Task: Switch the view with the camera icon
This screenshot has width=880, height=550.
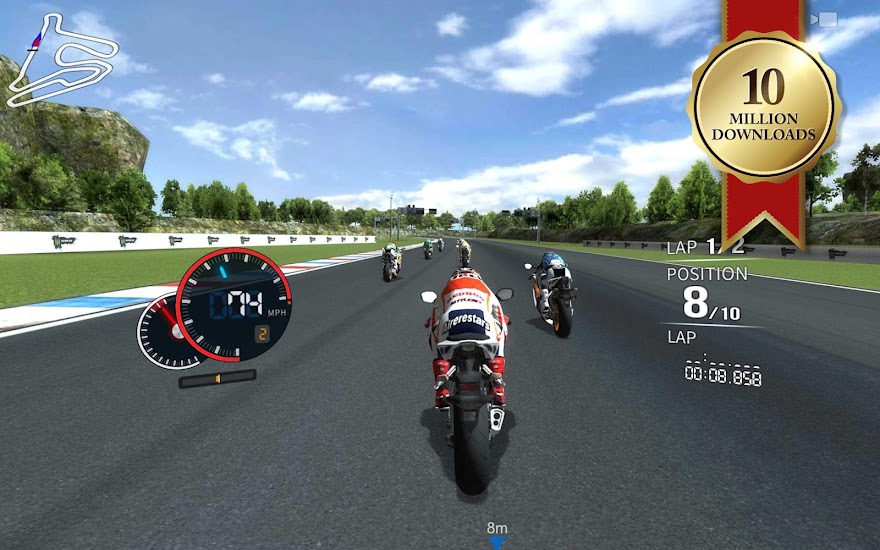Action: coord(827,19)
